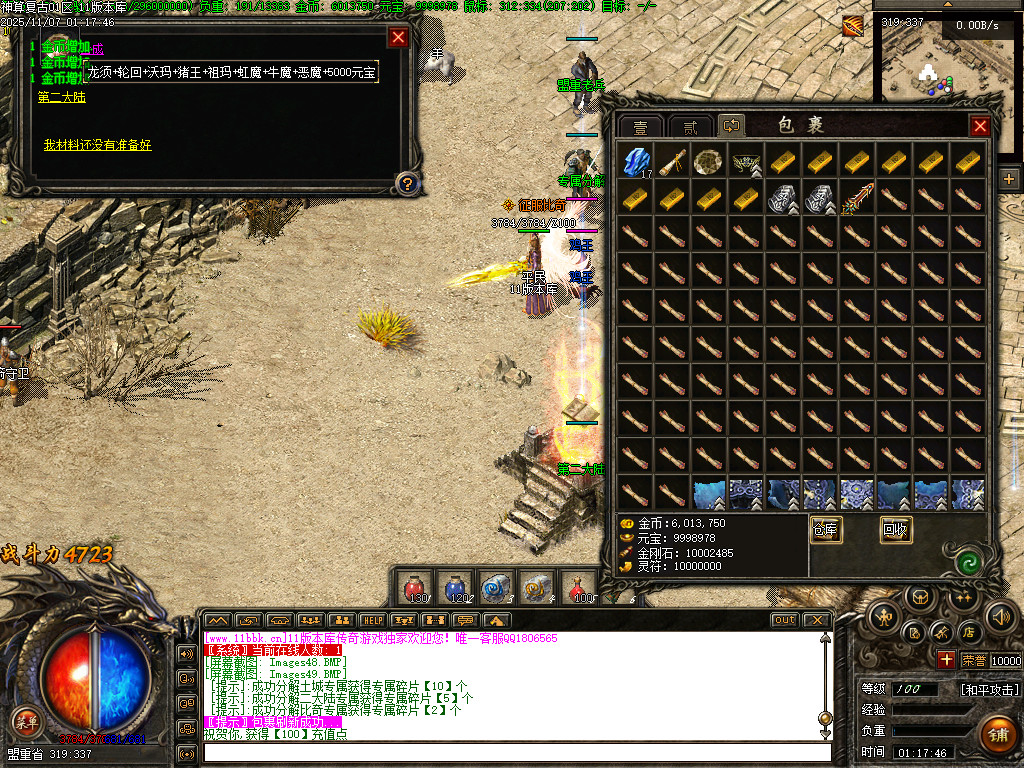Image resolution: width=1024 pixels, height=768 pixels.
Task: Open the round 铺 shop button
Action: pyautogui.click(x=996, y=735)
